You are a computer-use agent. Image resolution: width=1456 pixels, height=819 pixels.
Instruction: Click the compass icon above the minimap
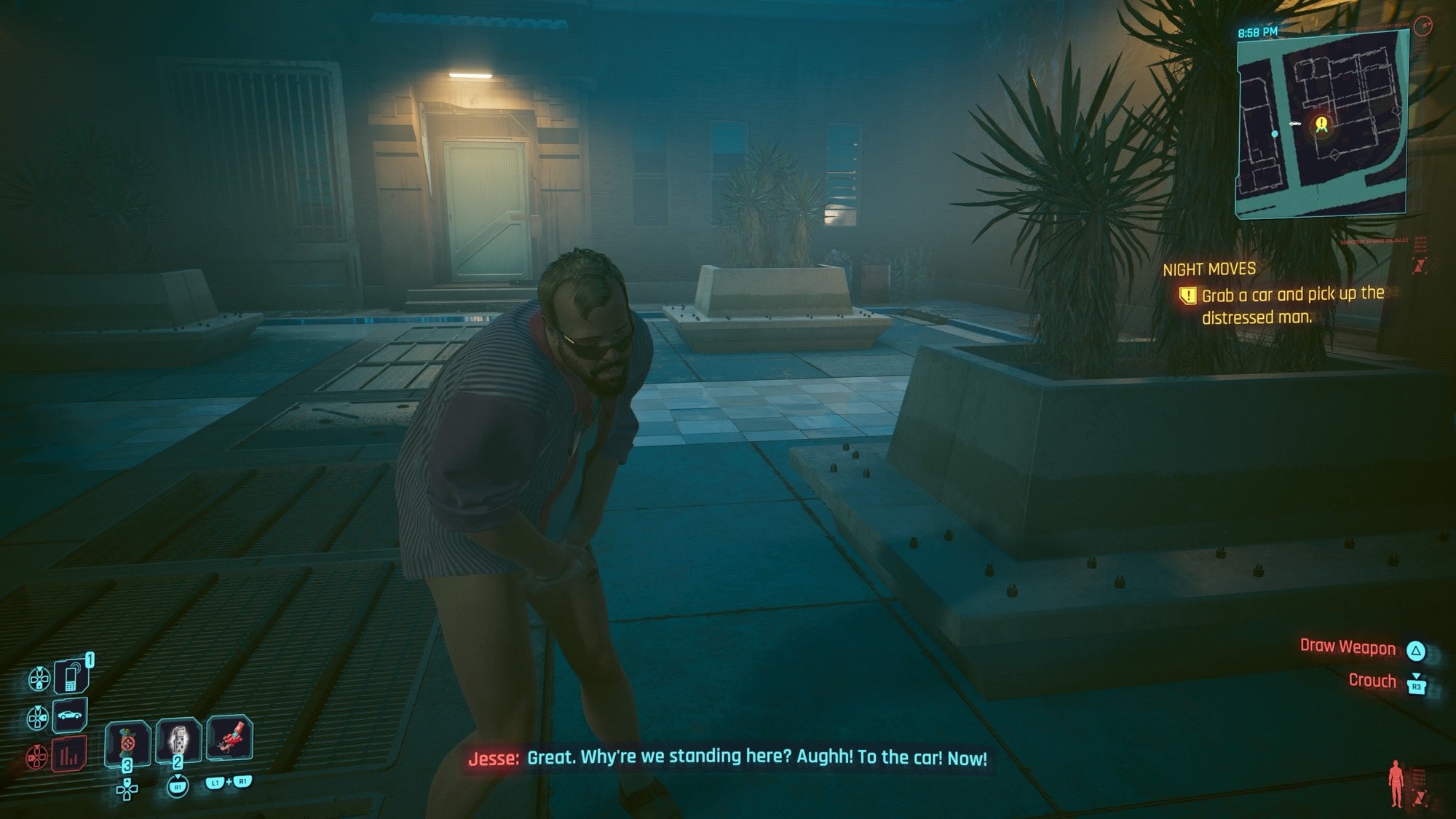tap(1423, 27)
